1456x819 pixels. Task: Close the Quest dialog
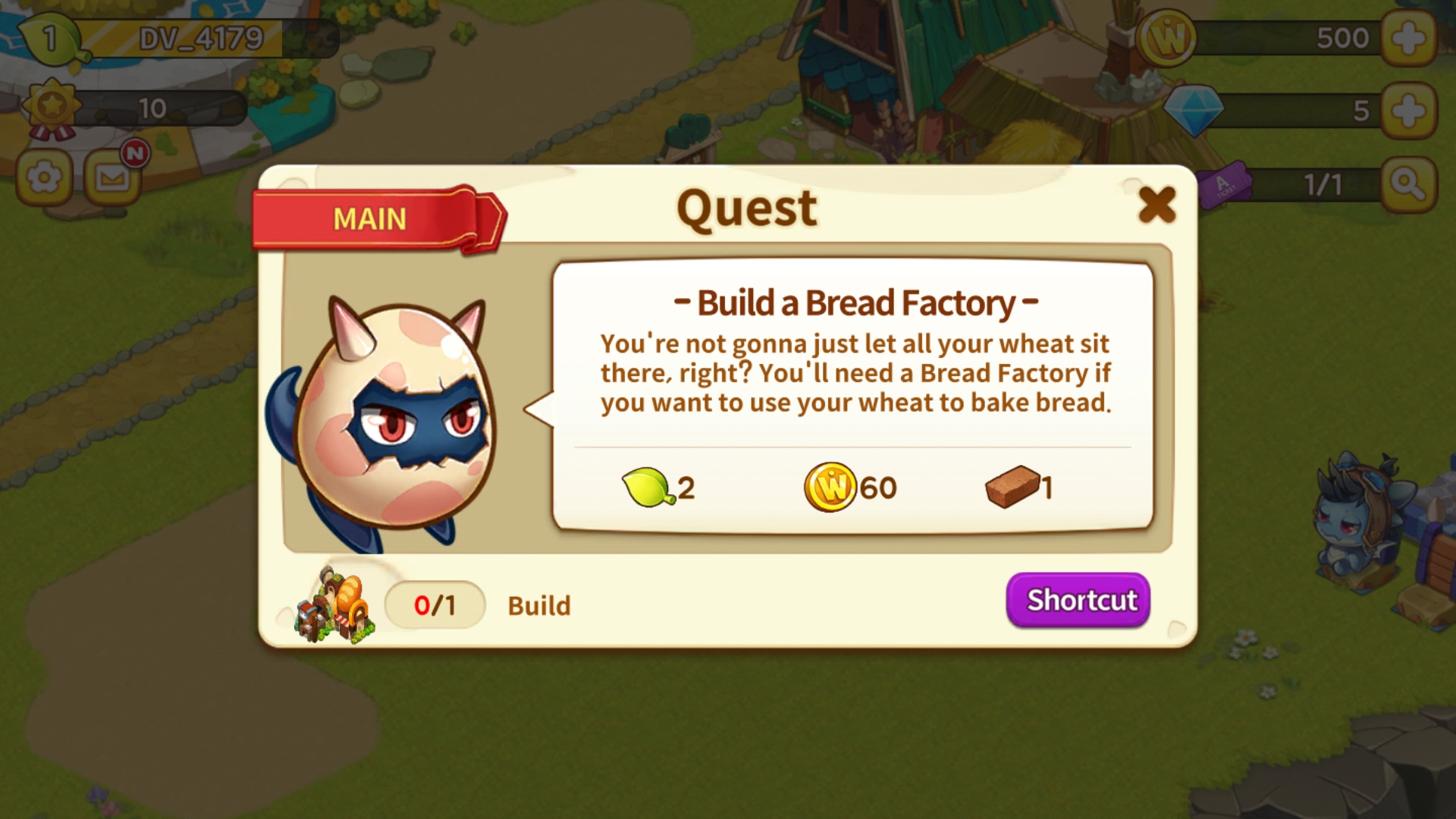coord(1156,205)
